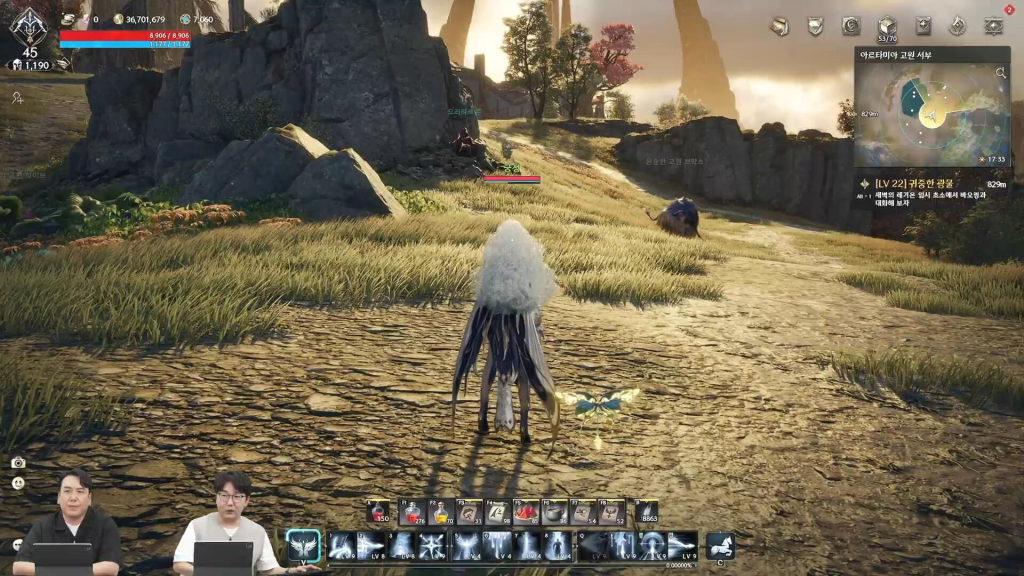Click the minimap magnifying glass button
Screen dimensions: 1024x576
click(1000, 73)
